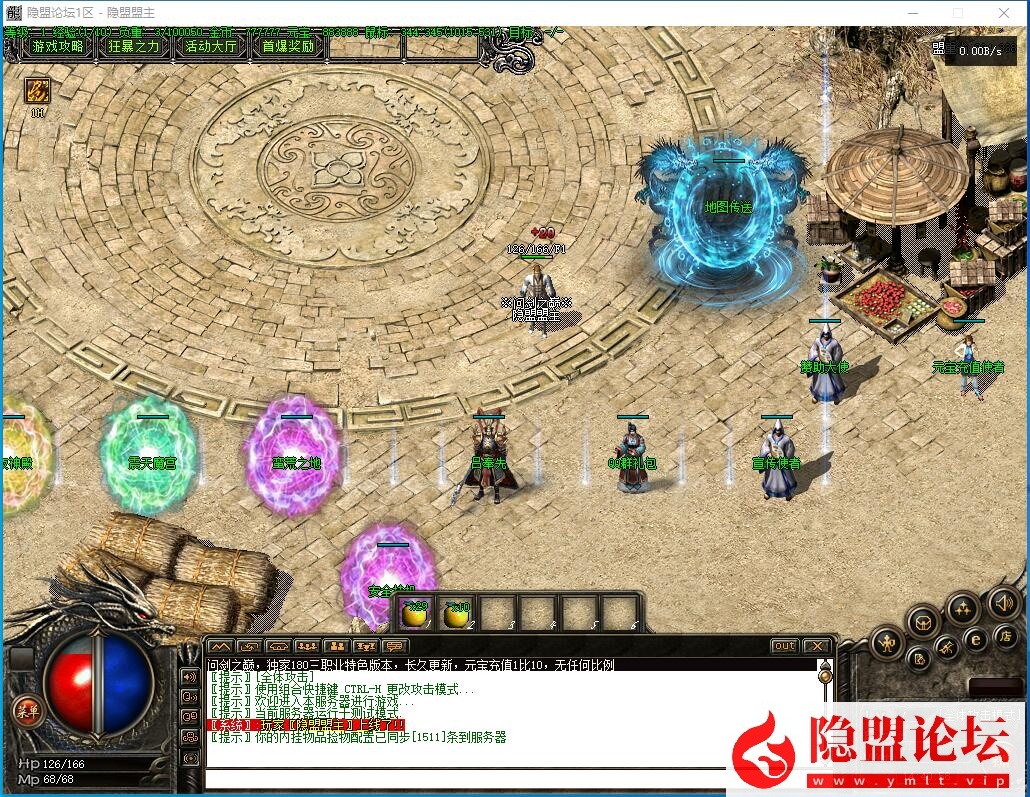
Task: Click the orange buff icon under the top menu
Action: (38, 91)
